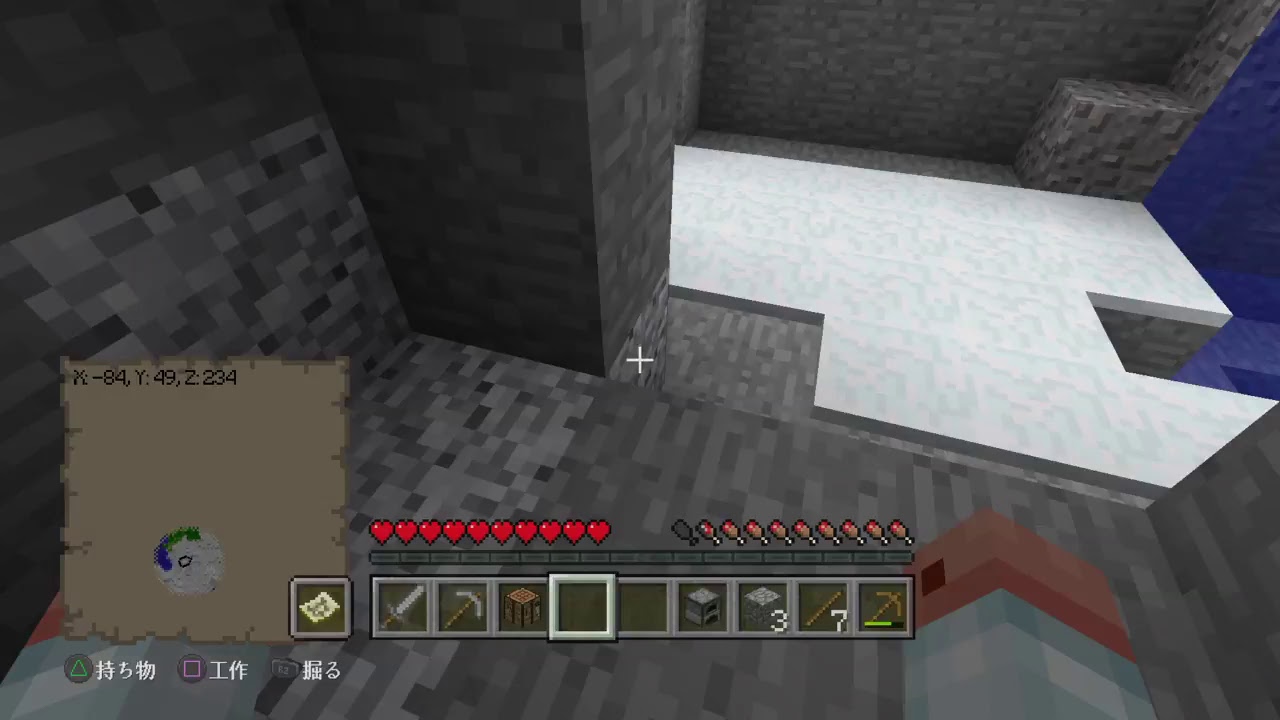
Task: Select the stack of 3 cobblestone
Action: point(763,605)
